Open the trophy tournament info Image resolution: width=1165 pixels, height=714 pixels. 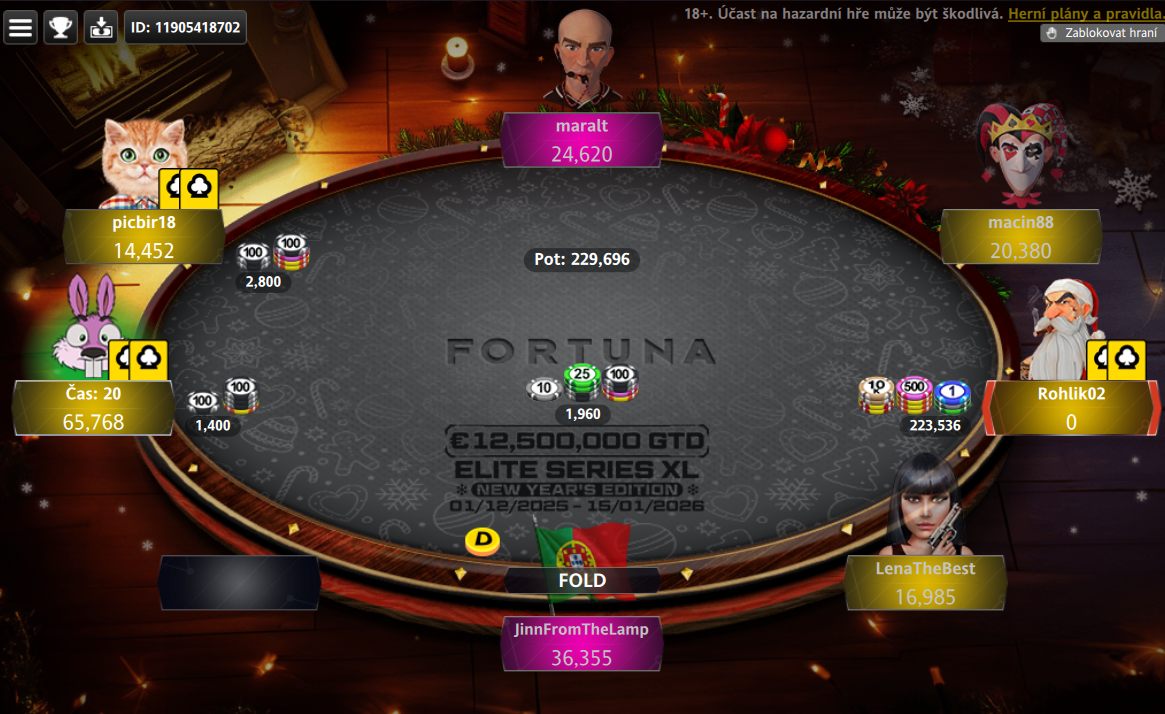click(x=61, y=27)
